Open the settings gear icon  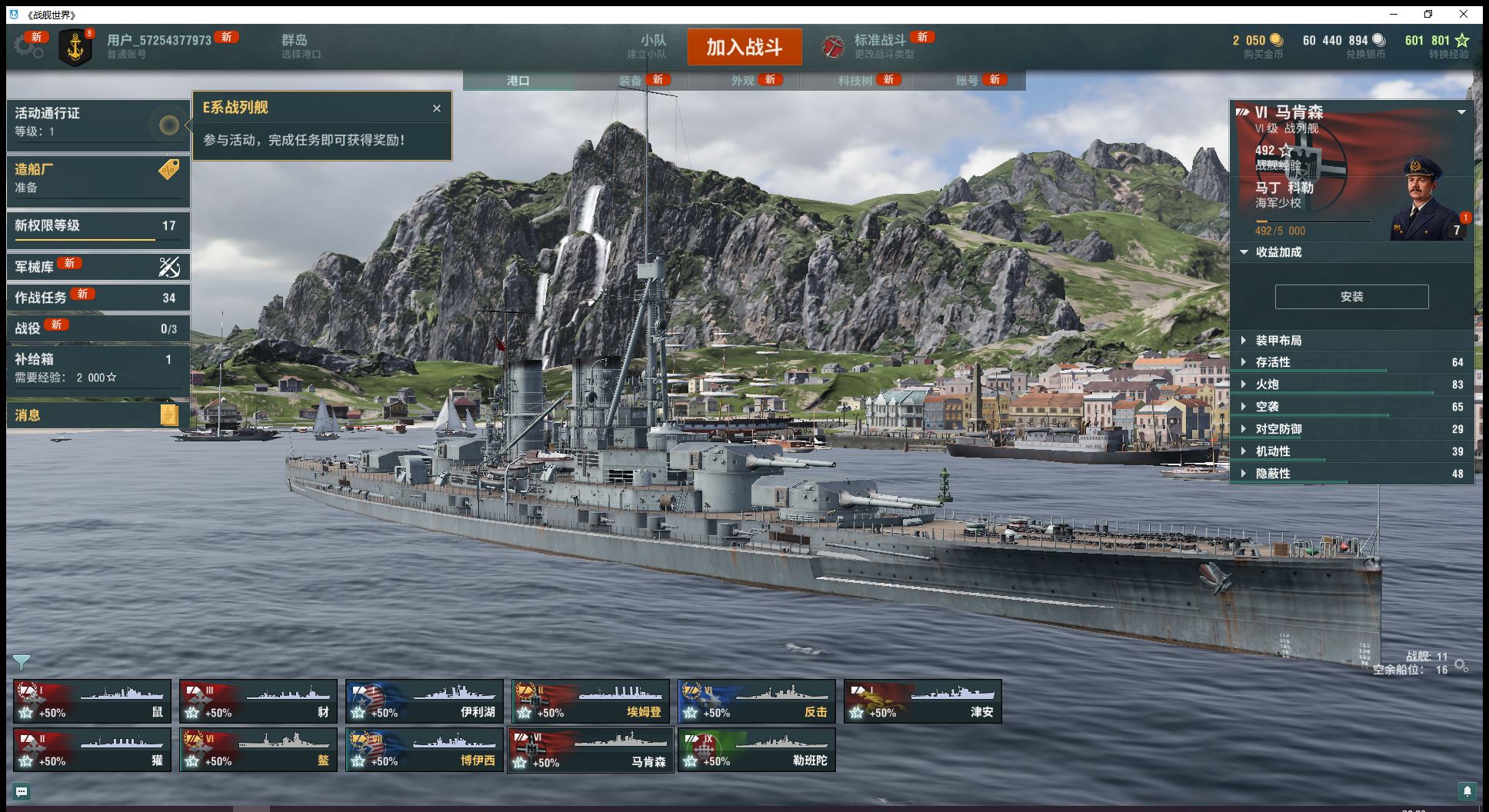pyautogui.click(x=28, y=46)
